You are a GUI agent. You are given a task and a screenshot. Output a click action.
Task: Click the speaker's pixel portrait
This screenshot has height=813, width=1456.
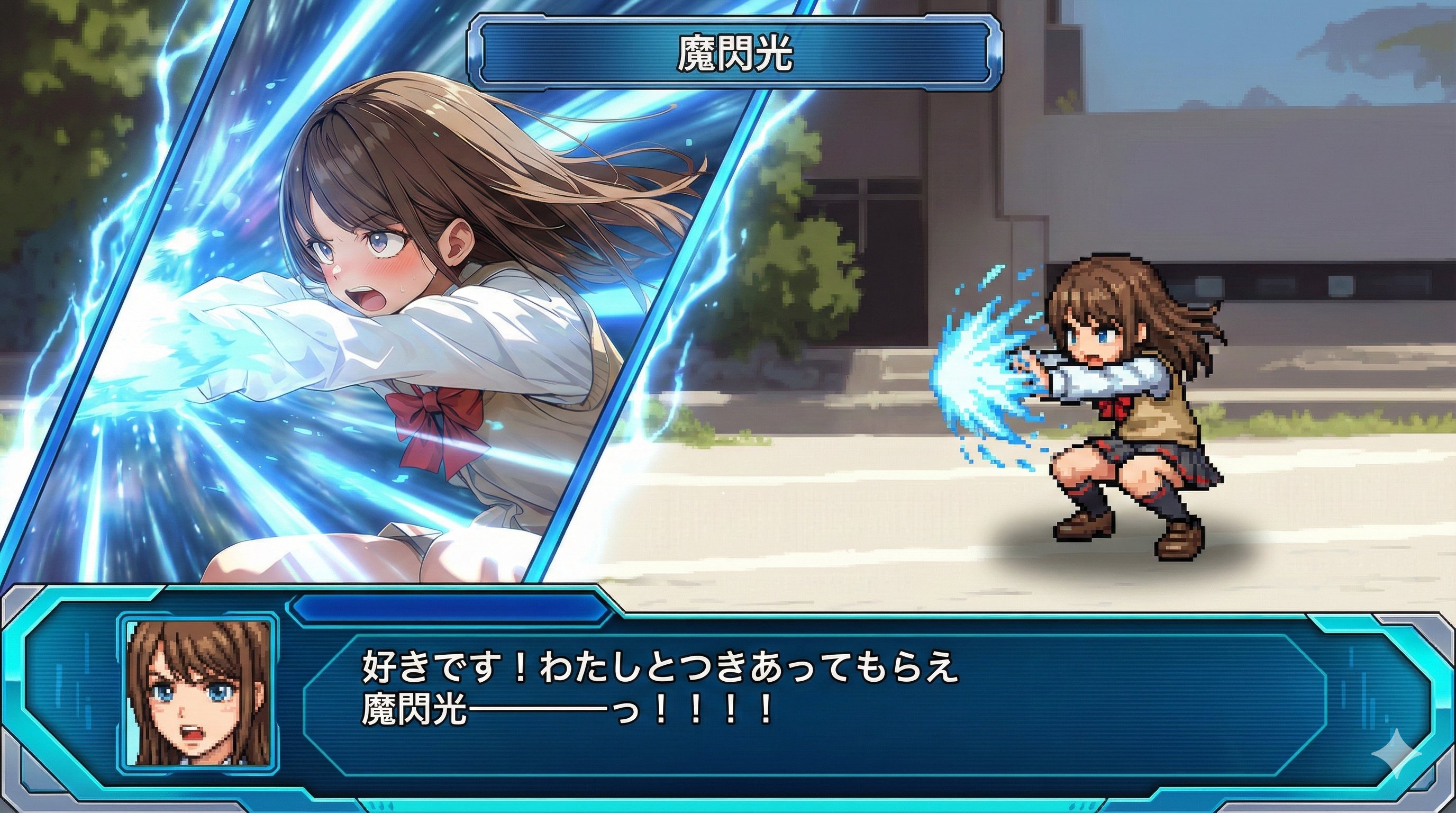198,693
